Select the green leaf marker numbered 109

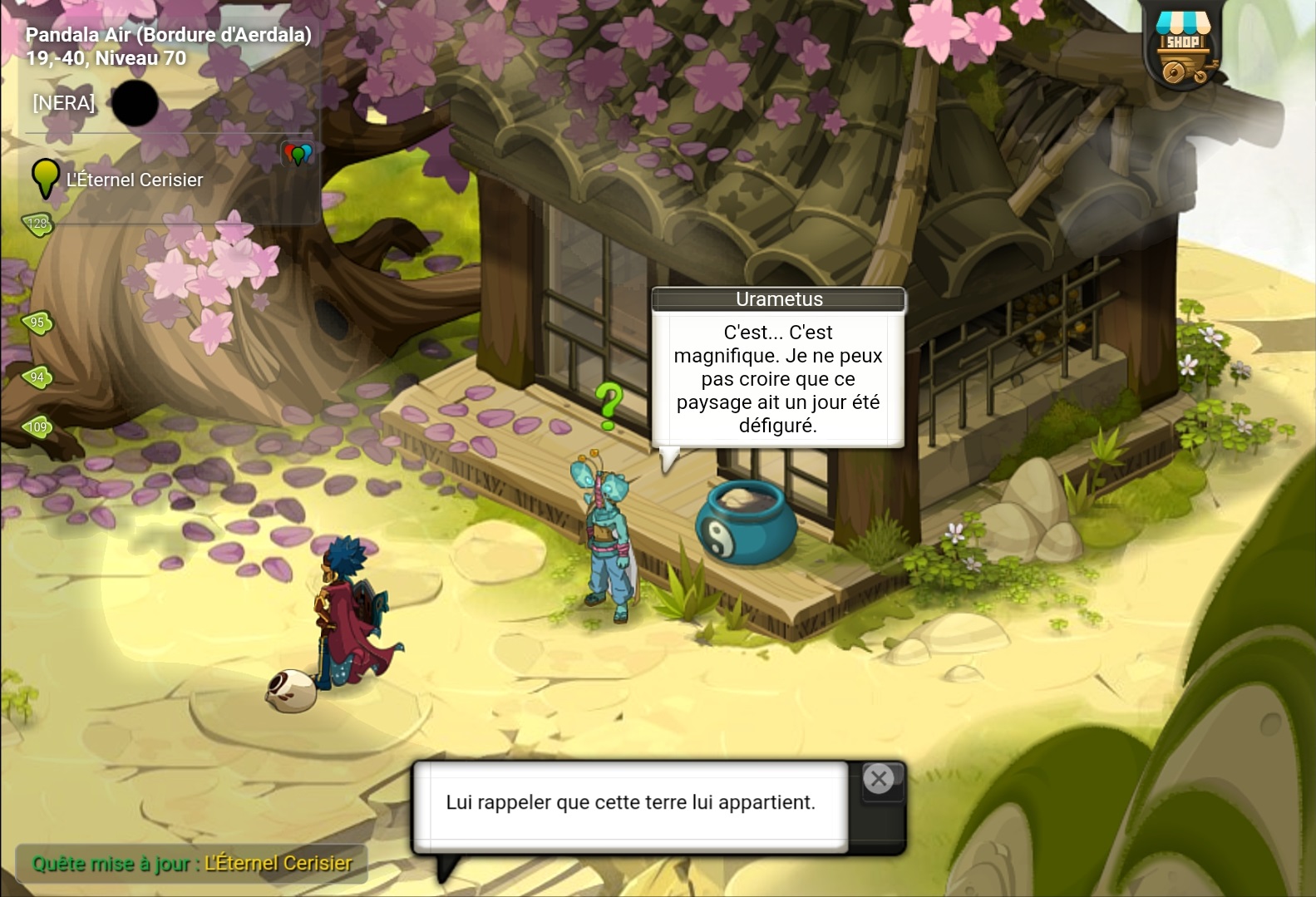click(37, 427)
